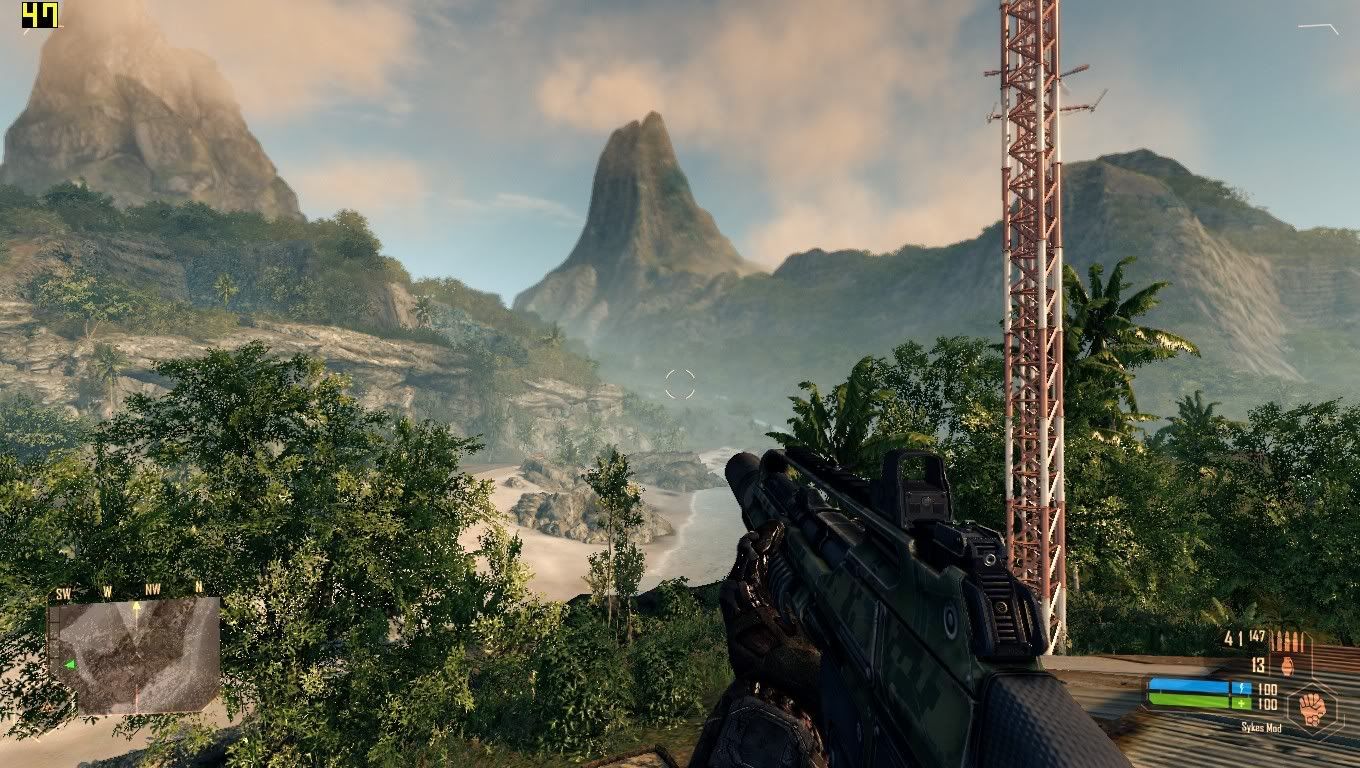The image size is (1360, 768).
Task: Select the green objective arrow on the minimap
Action: pos(70,665)
